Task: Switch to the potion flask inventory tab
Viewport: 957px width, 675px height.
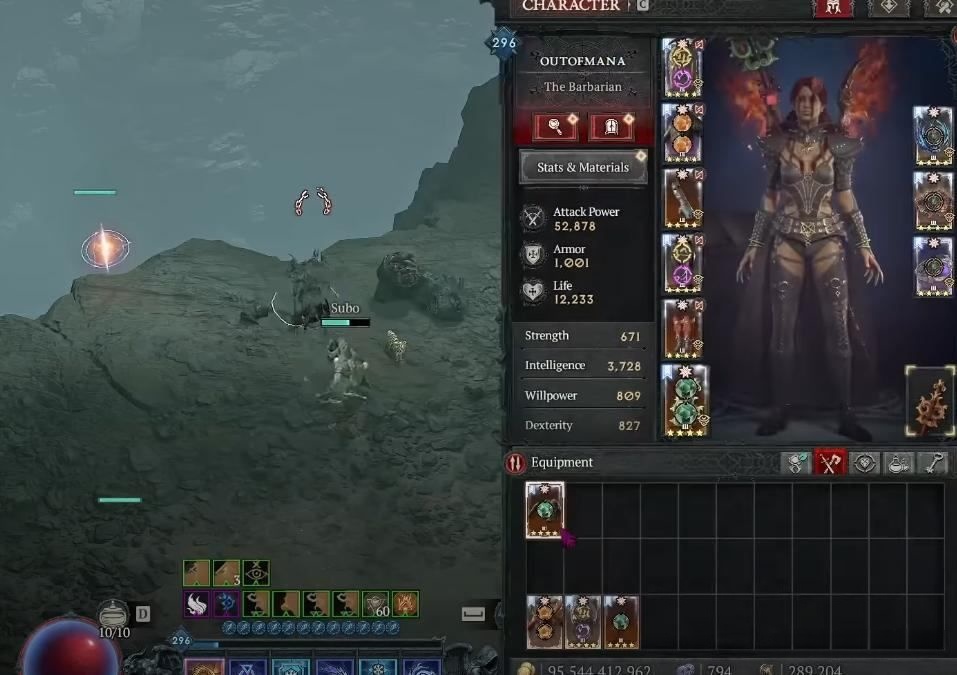Action: (x=898, y=463)
